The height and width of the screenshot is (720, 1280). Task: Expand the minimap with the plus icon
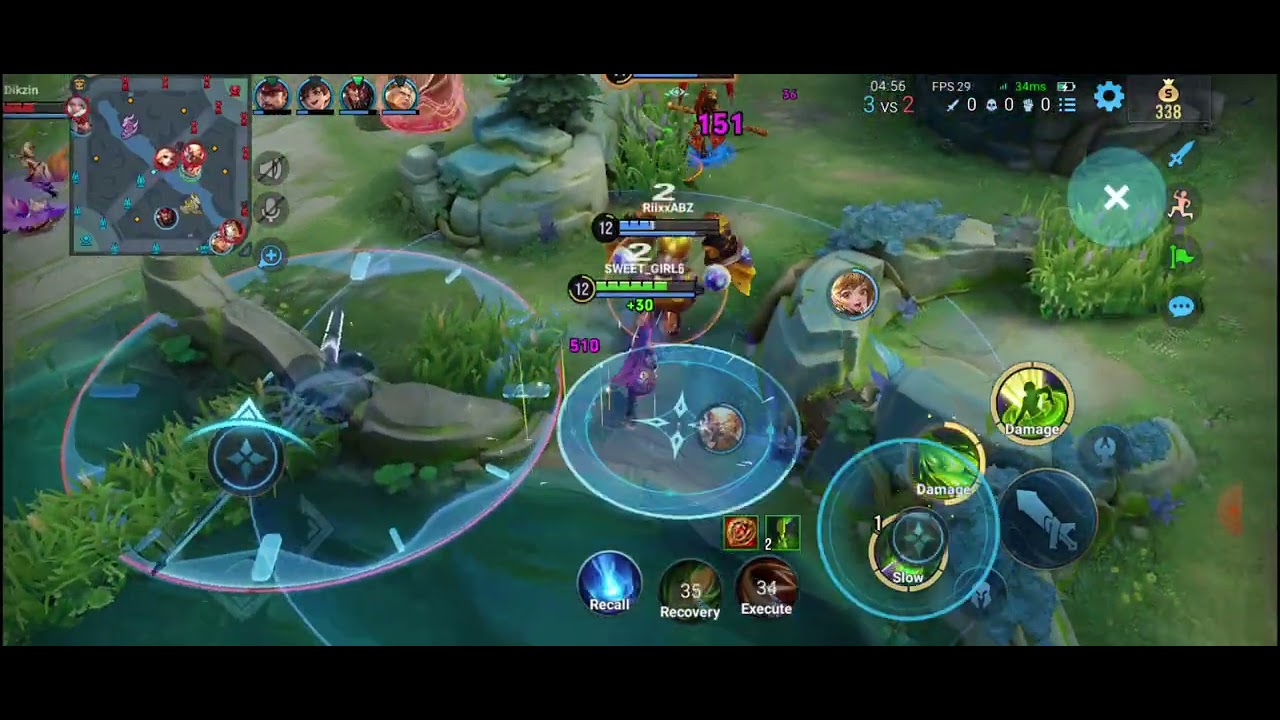tap(270, 256)
